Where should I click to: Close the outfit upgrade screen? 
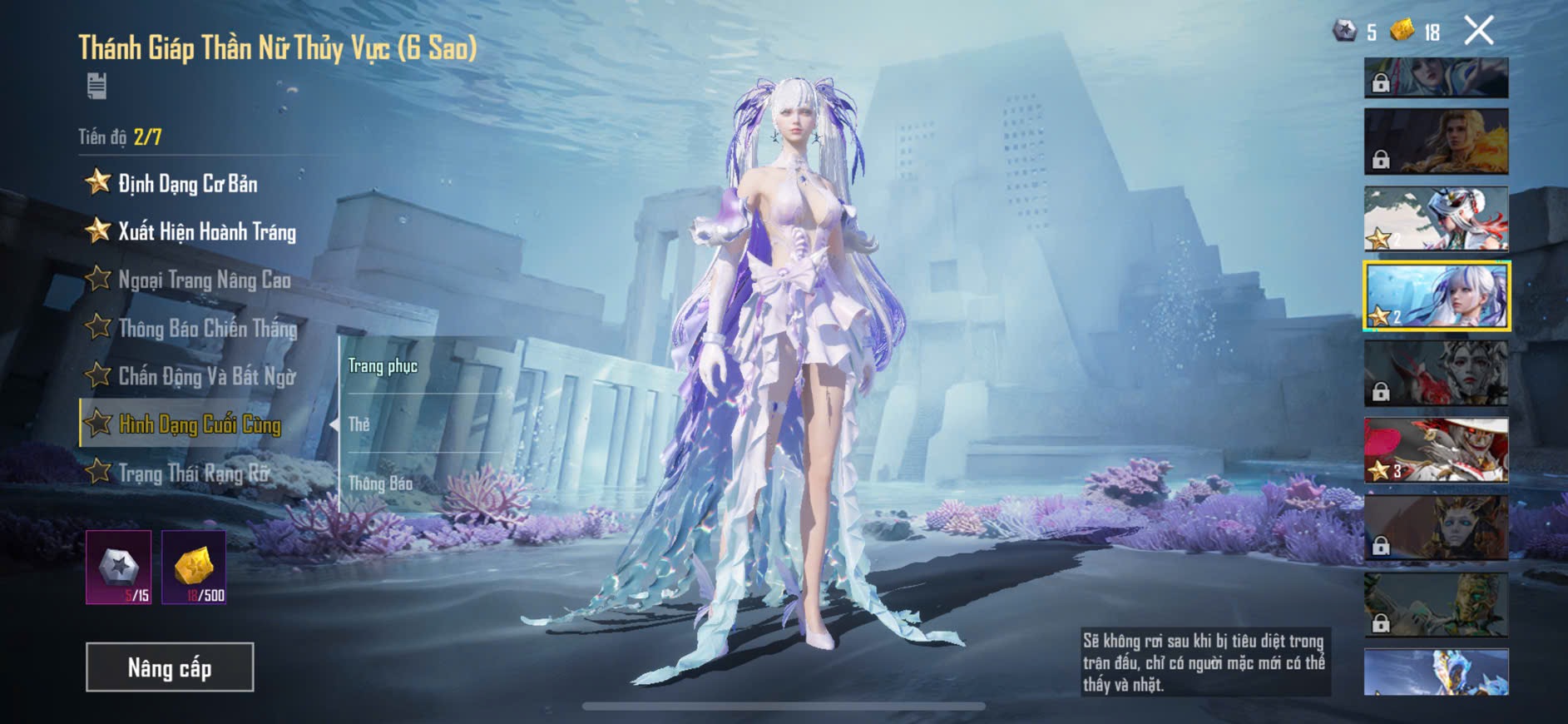coord(1478,31)
